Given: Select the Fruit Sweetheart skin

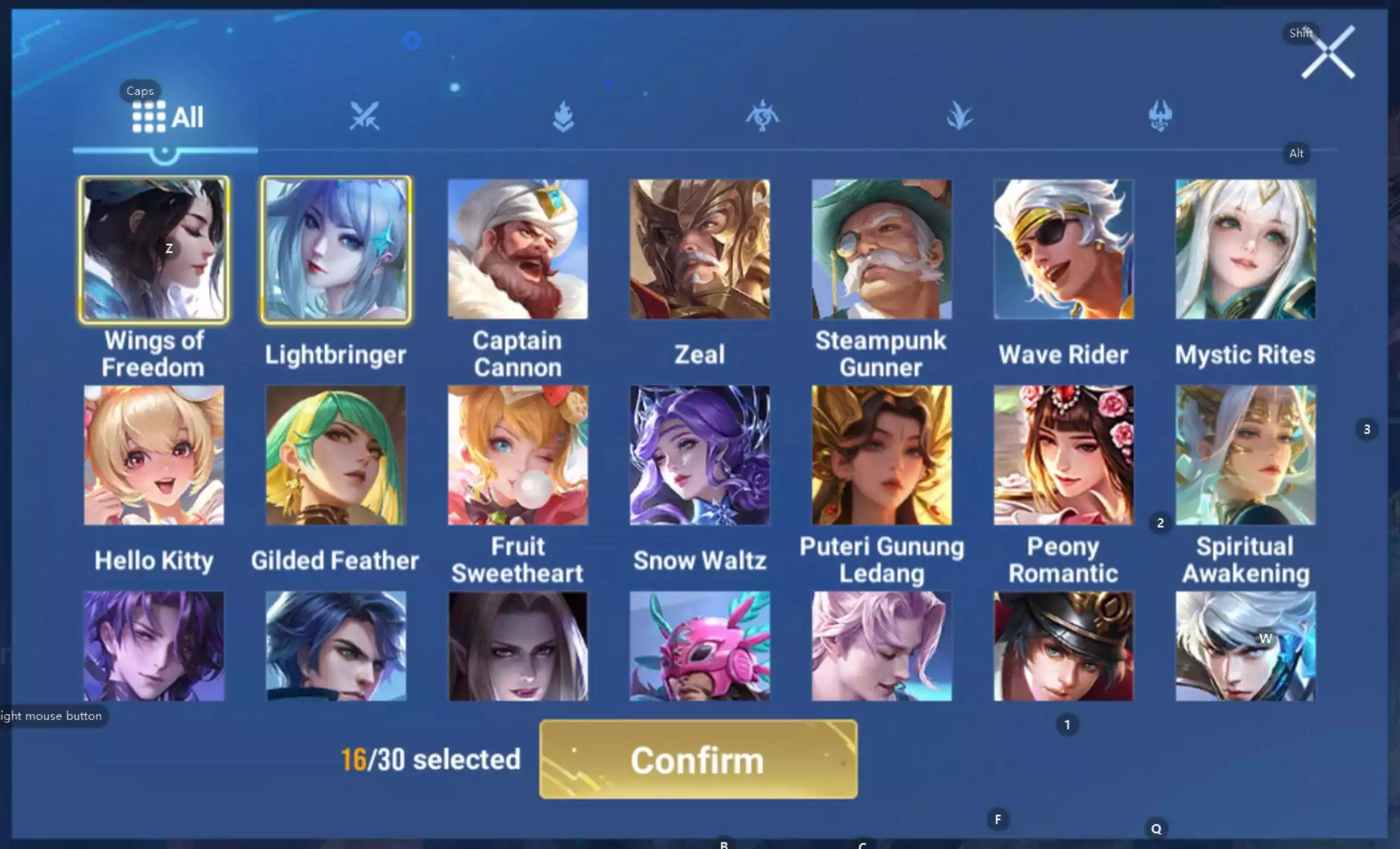Looking at the screenshot, I should pyautogui.click(x=517, y=456).
